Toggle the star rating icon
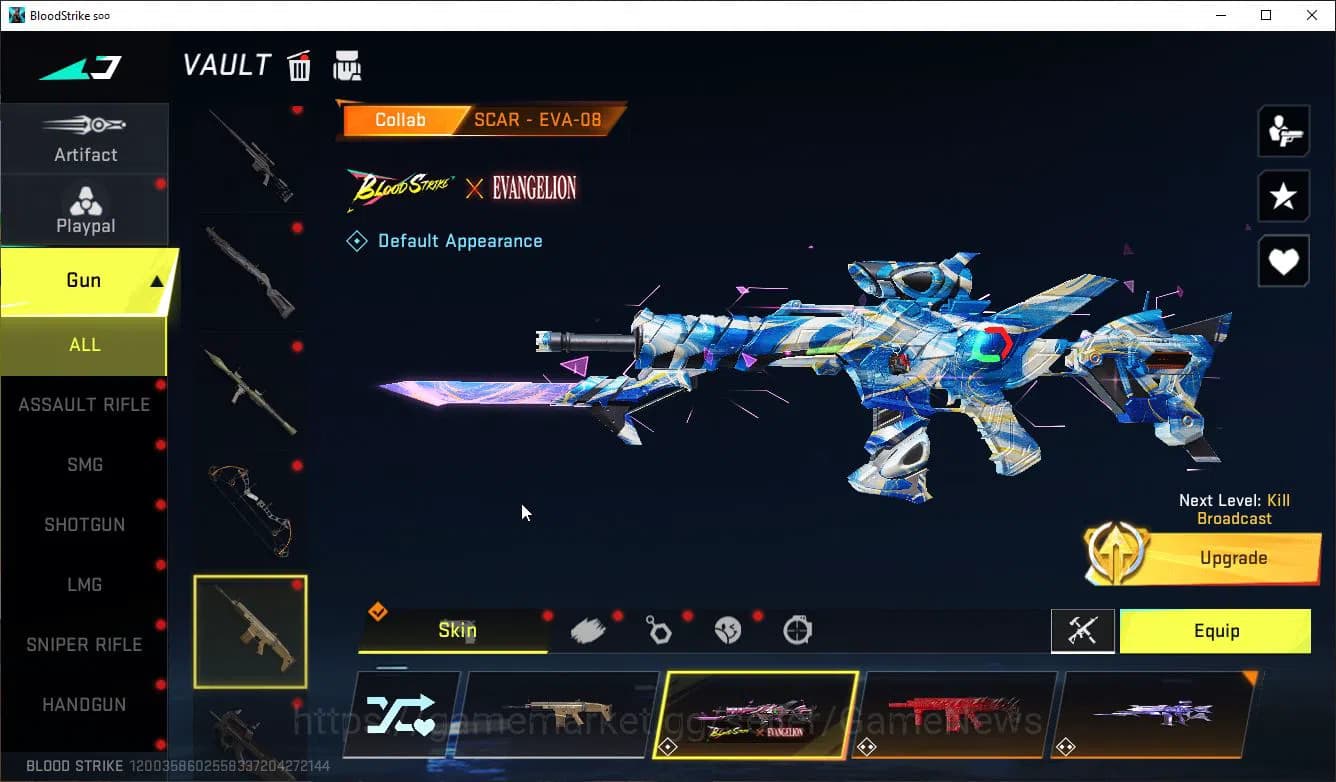Image resolution: width=1336 pixels, height=782 pixels. pos(1283,196)
